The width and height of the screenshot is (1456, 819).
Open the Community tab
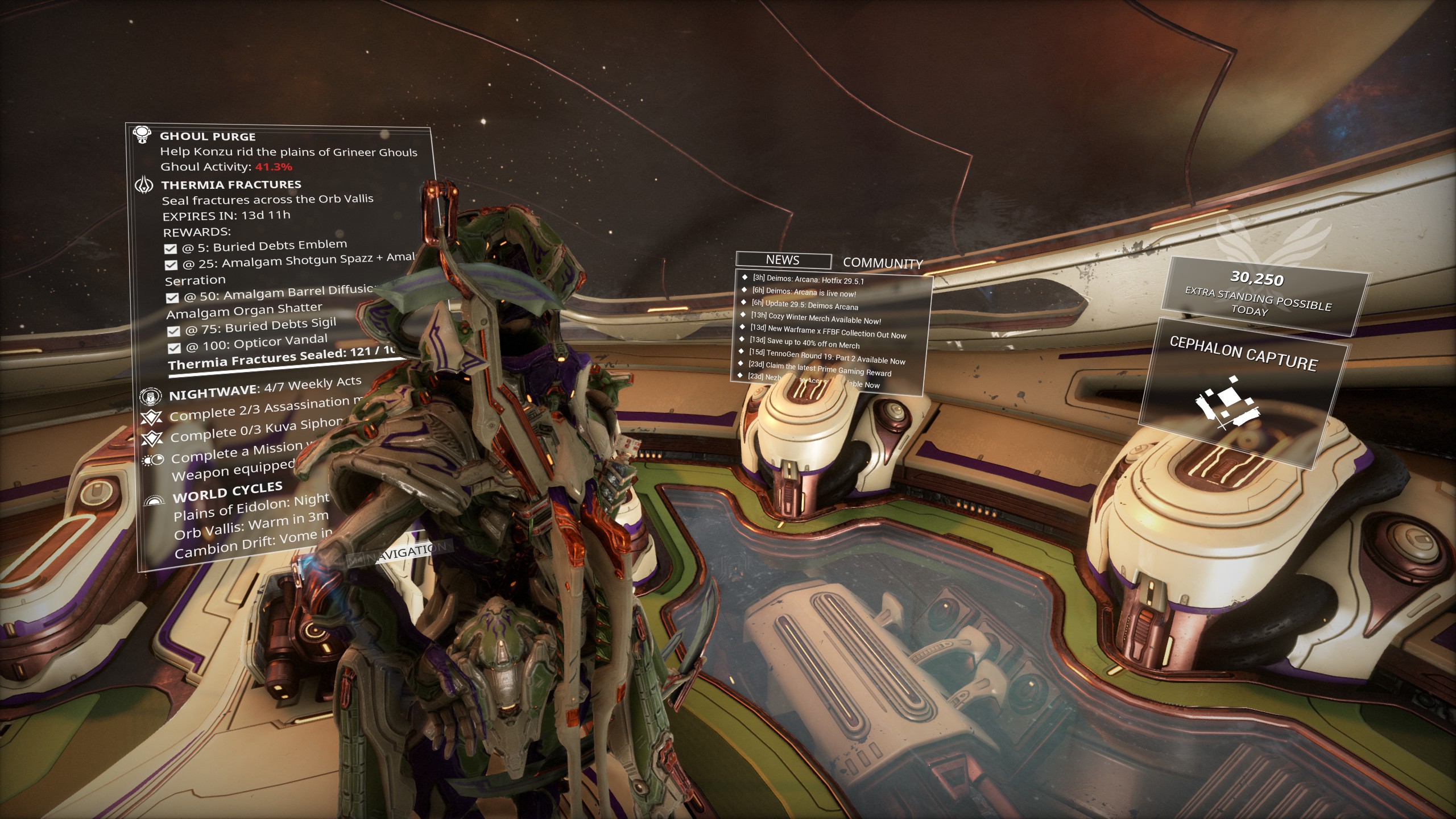882,263
